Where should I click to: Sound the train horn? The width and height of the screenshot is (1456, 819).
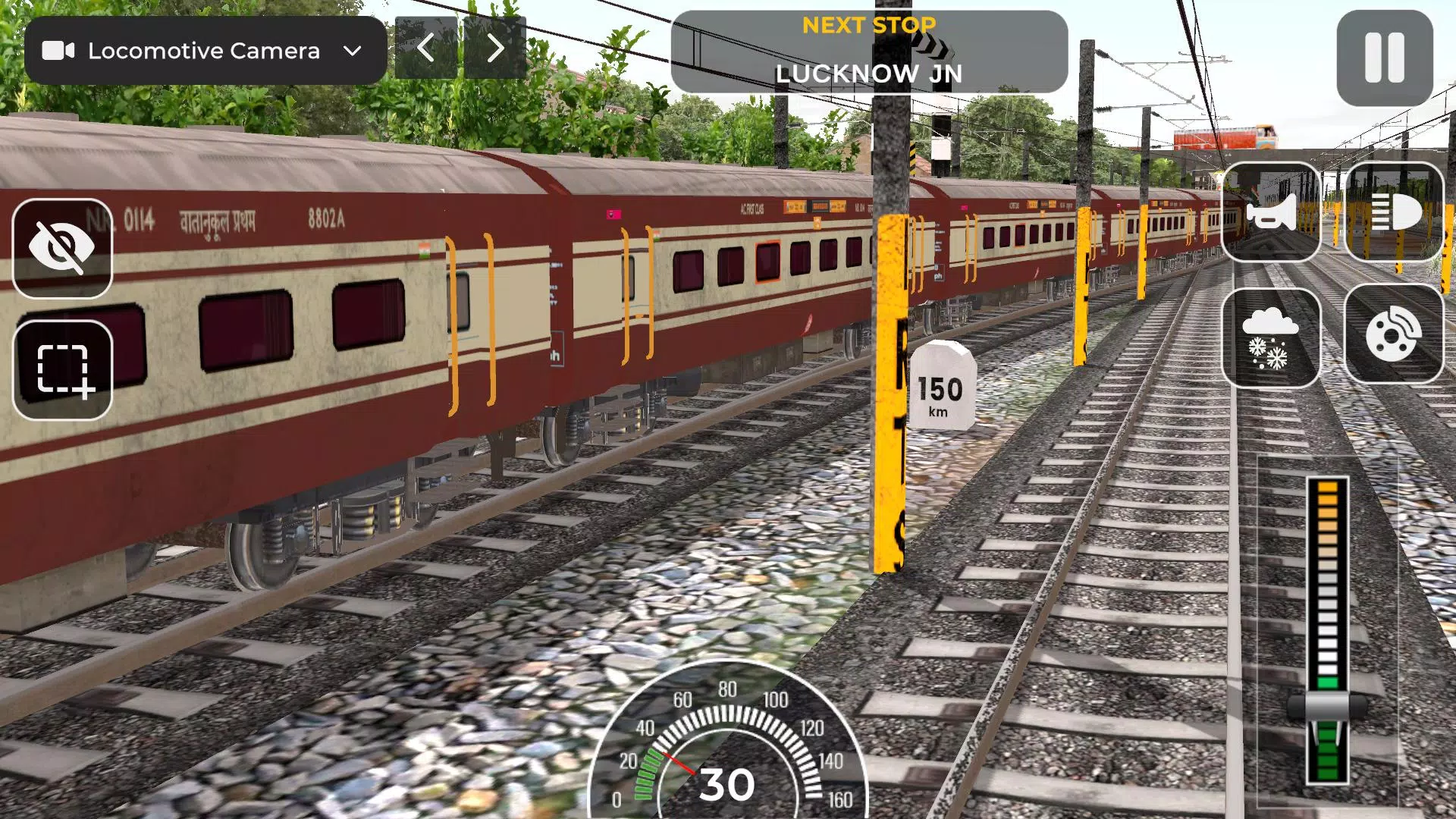(x=1272, y=215)
